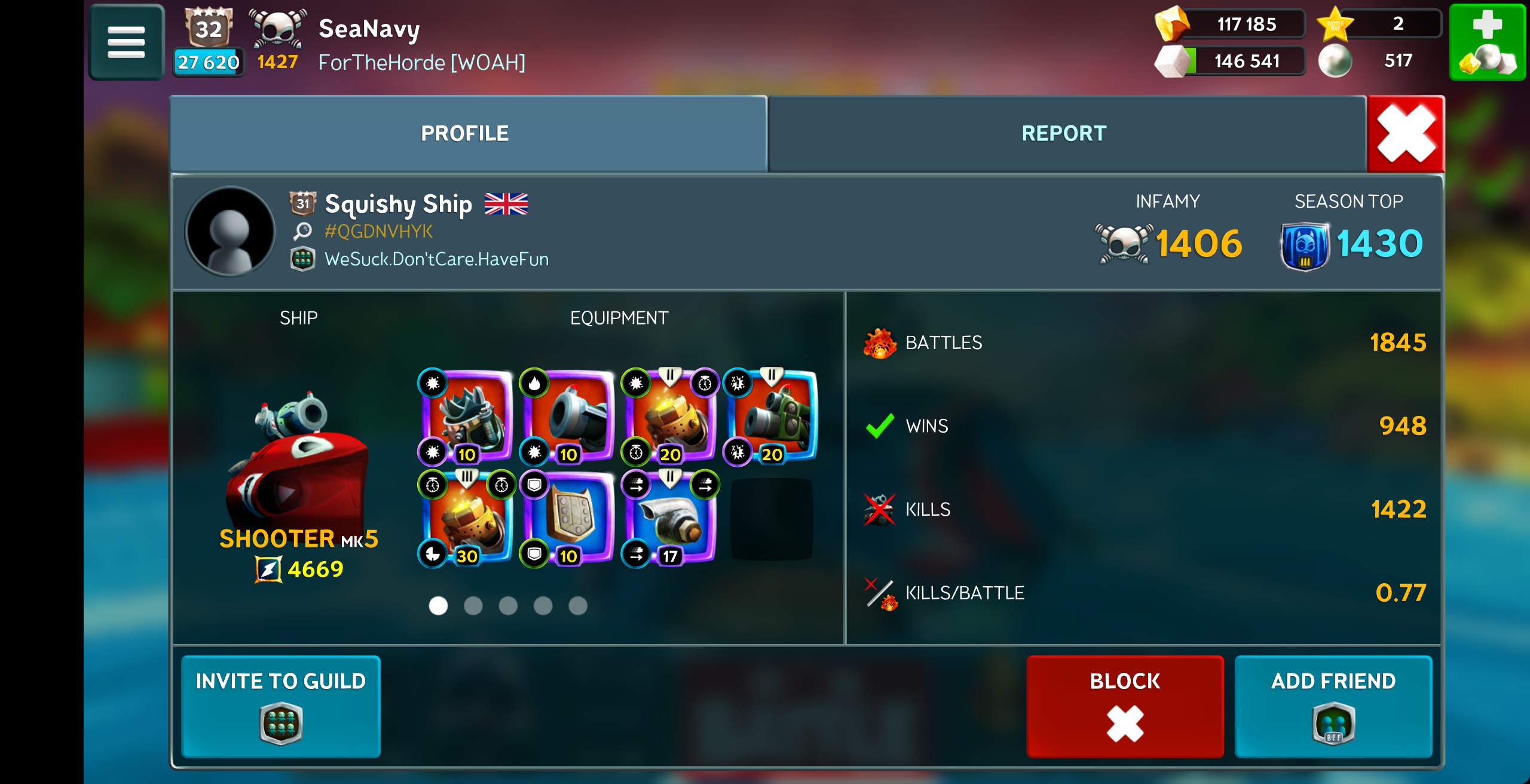Viewport: 1530px width, 784px height.
Task: Add Squishy Ship as friend
Action: [x=1333, y=706]
